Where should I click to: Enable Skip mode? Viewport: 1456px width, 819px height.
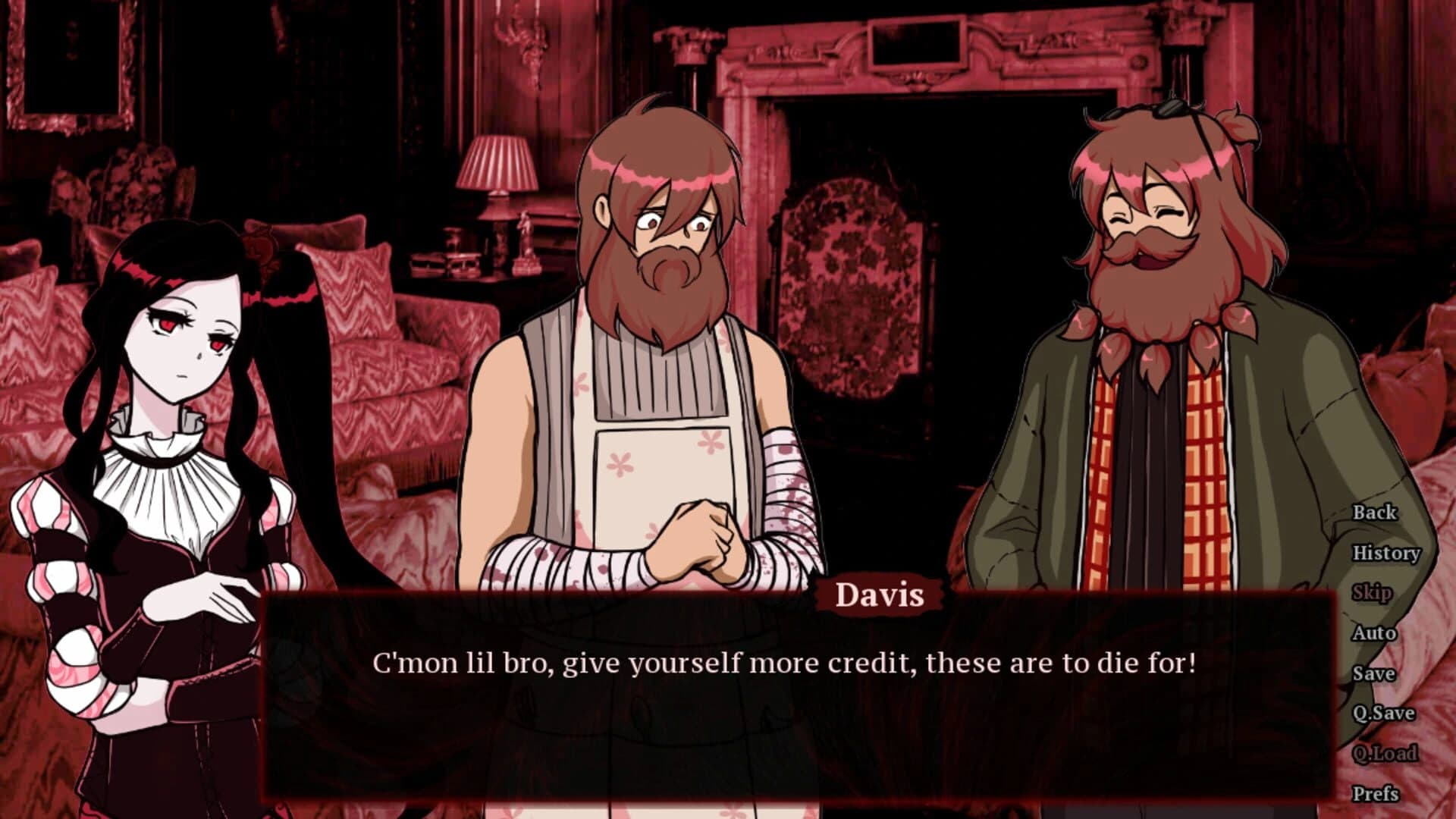(x=1374, y=593)
